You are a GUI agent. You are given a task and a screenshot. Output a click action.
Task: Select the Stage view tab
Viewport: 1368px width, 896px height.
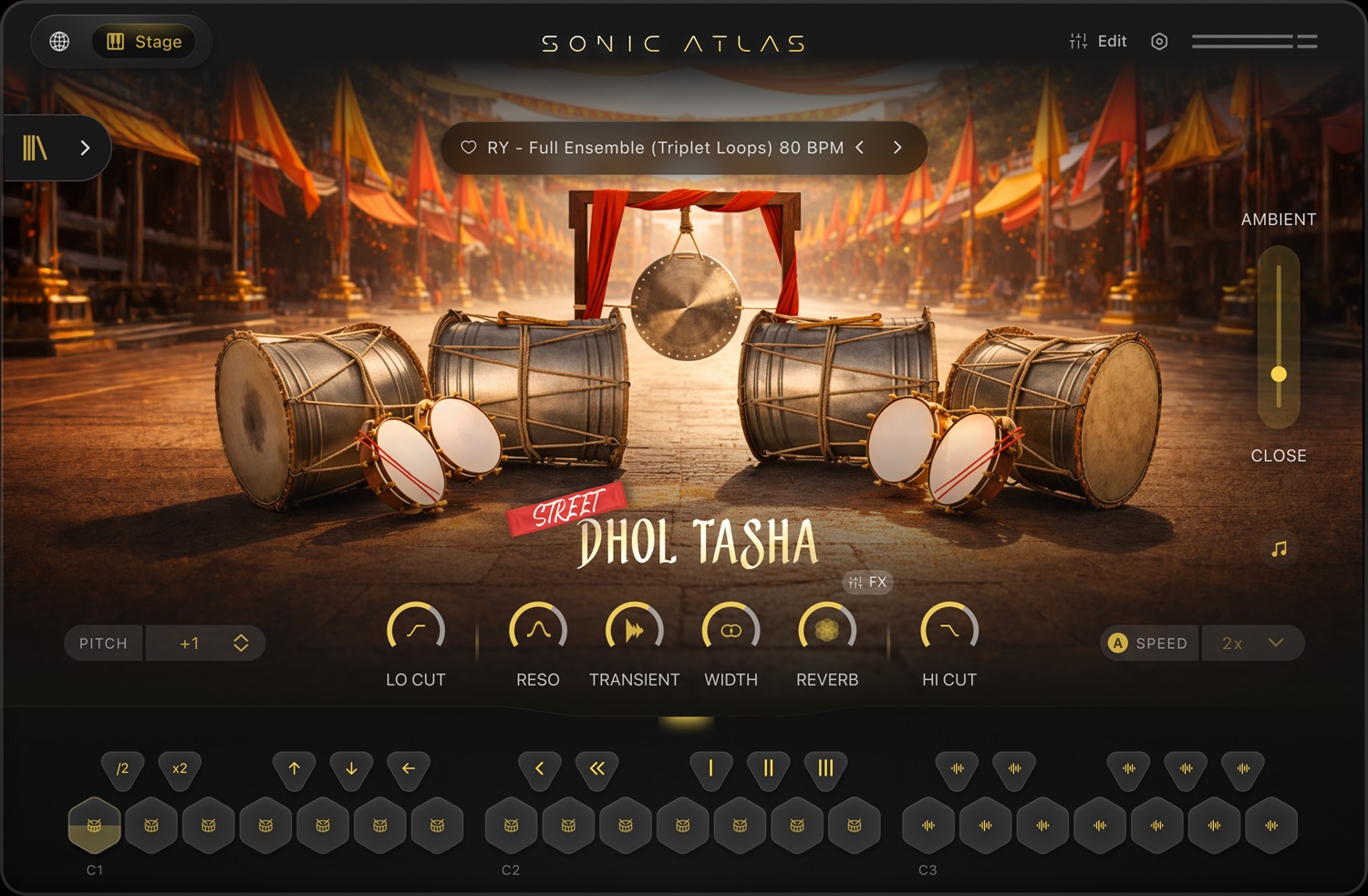[x=144, y=41]
